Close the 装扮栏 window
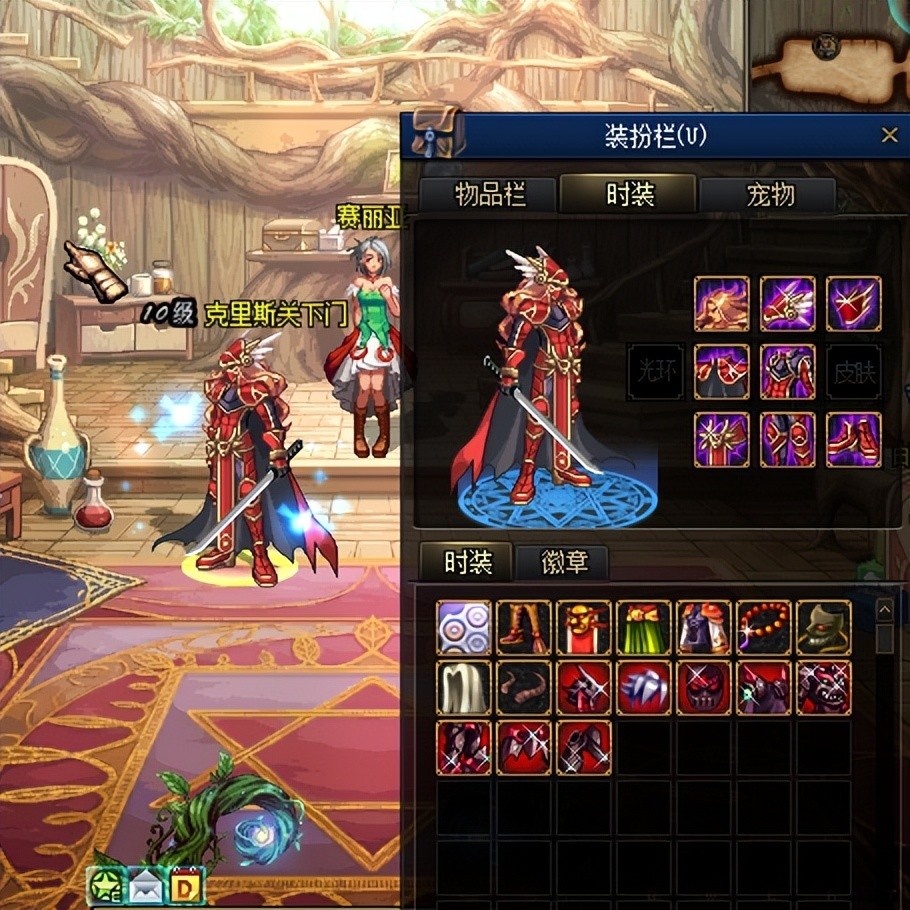 (x=889, y=135)
